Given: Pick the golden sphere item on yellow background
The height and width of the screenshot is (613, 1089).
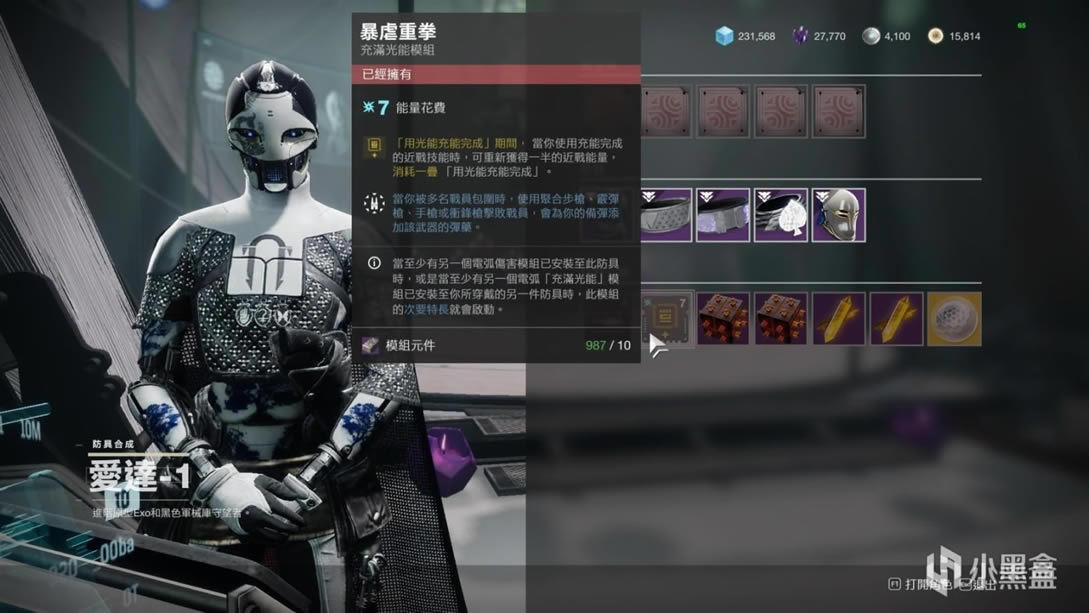Looking at the screenshot, I should click(x=953, y=320).
